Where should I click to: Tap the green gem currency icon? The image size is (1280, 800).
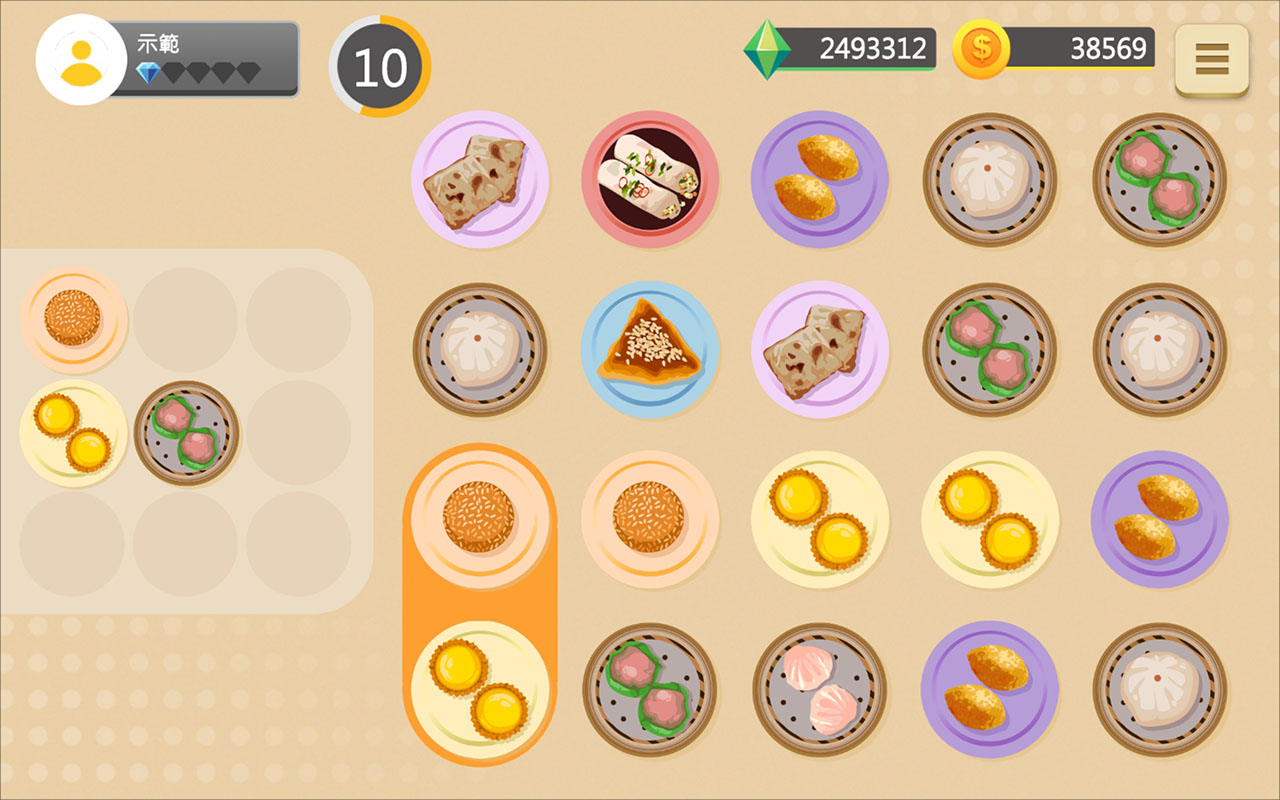[x=767, y=49]
